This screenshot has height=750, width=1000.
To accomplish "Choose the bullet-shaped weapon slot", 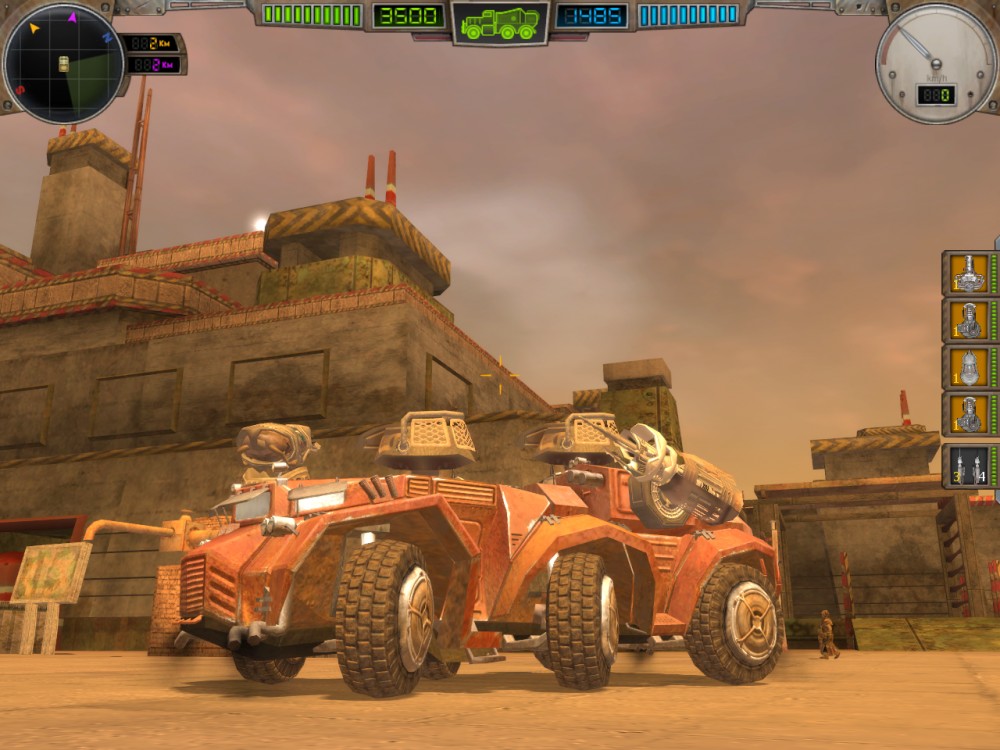I will (966, 367).
